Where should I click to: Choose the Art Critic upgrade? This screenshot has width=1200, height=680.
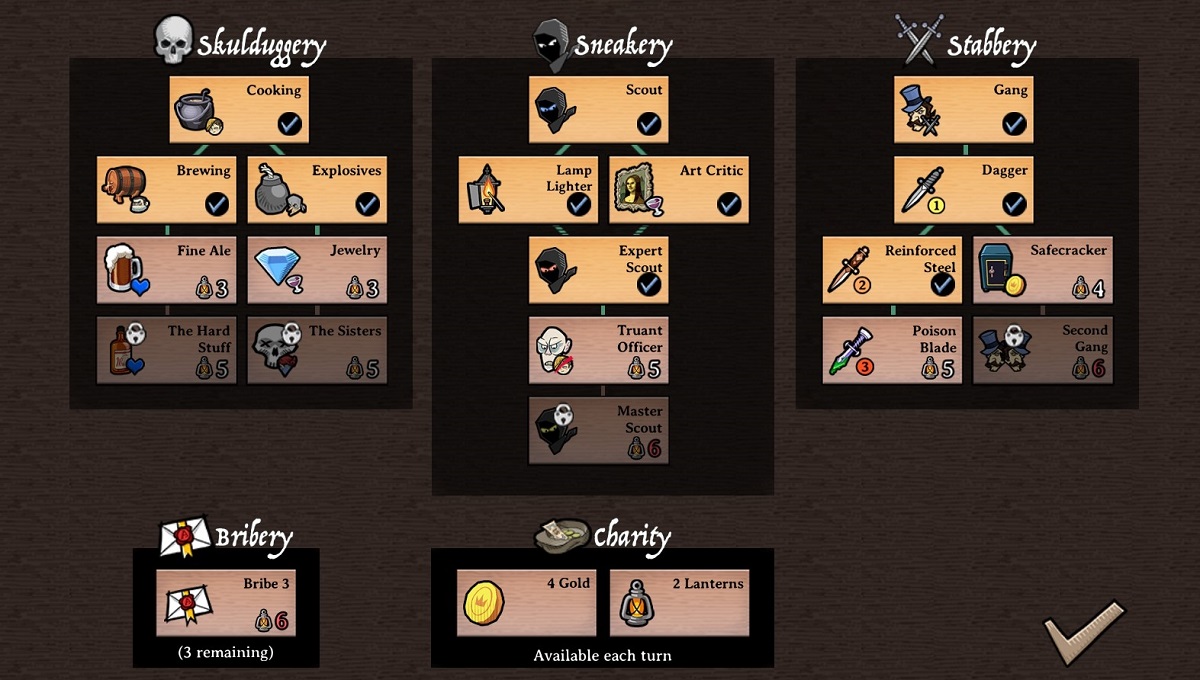[x=678, y=189]
